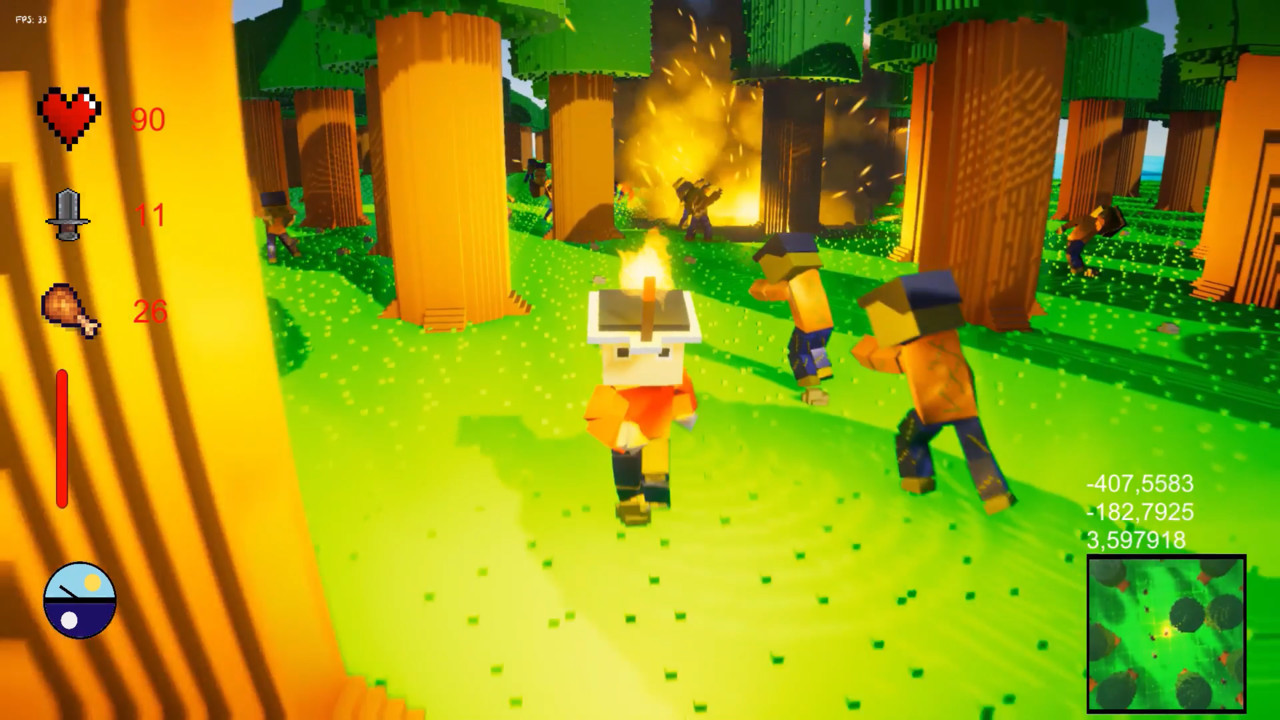The image size is (1280, 720).
Task: Open the health value 90 details
Action: click(x=148, y=121)
